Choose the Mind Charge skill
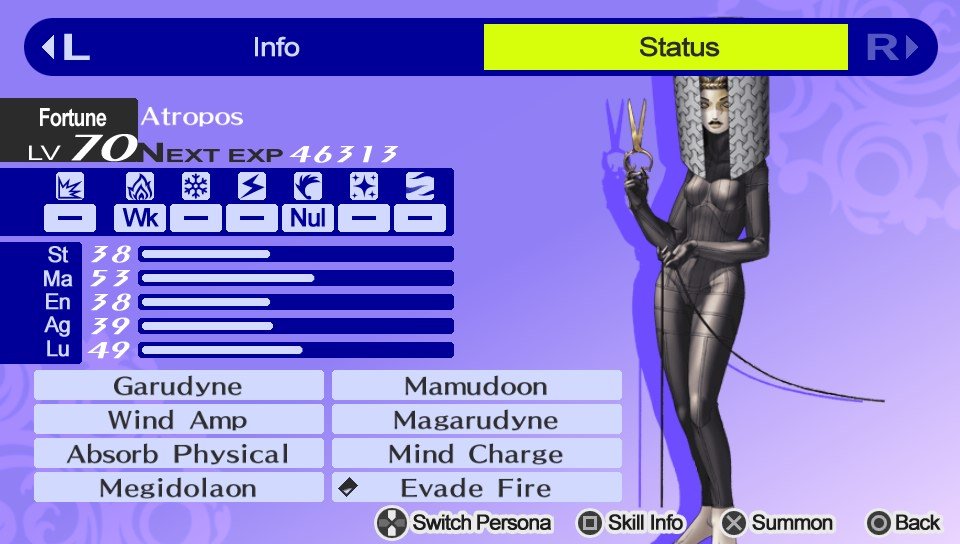The height and width of the screenshot is (544, 960). coord(476,454)
